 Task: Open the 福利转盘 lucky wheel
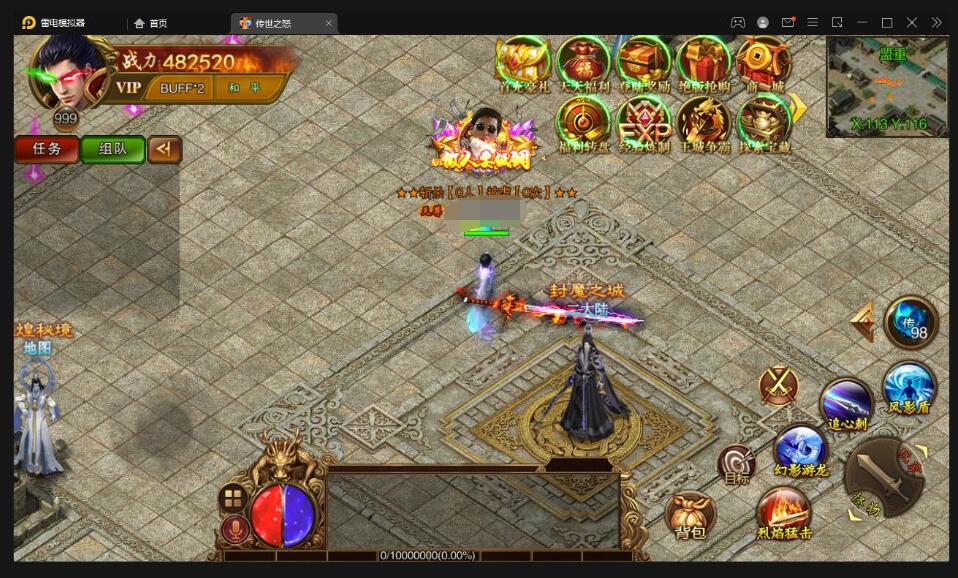point(583,124)
